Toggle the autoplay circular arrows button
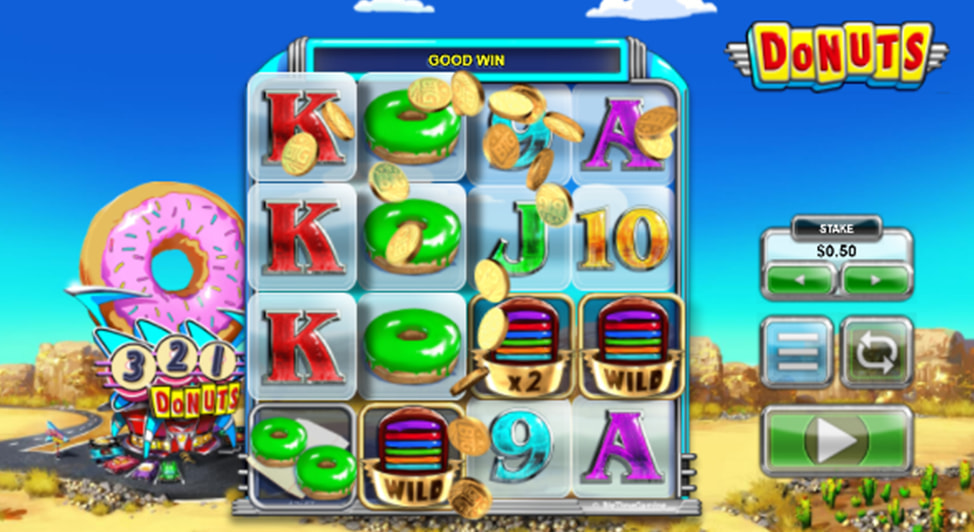 point(876,352)
